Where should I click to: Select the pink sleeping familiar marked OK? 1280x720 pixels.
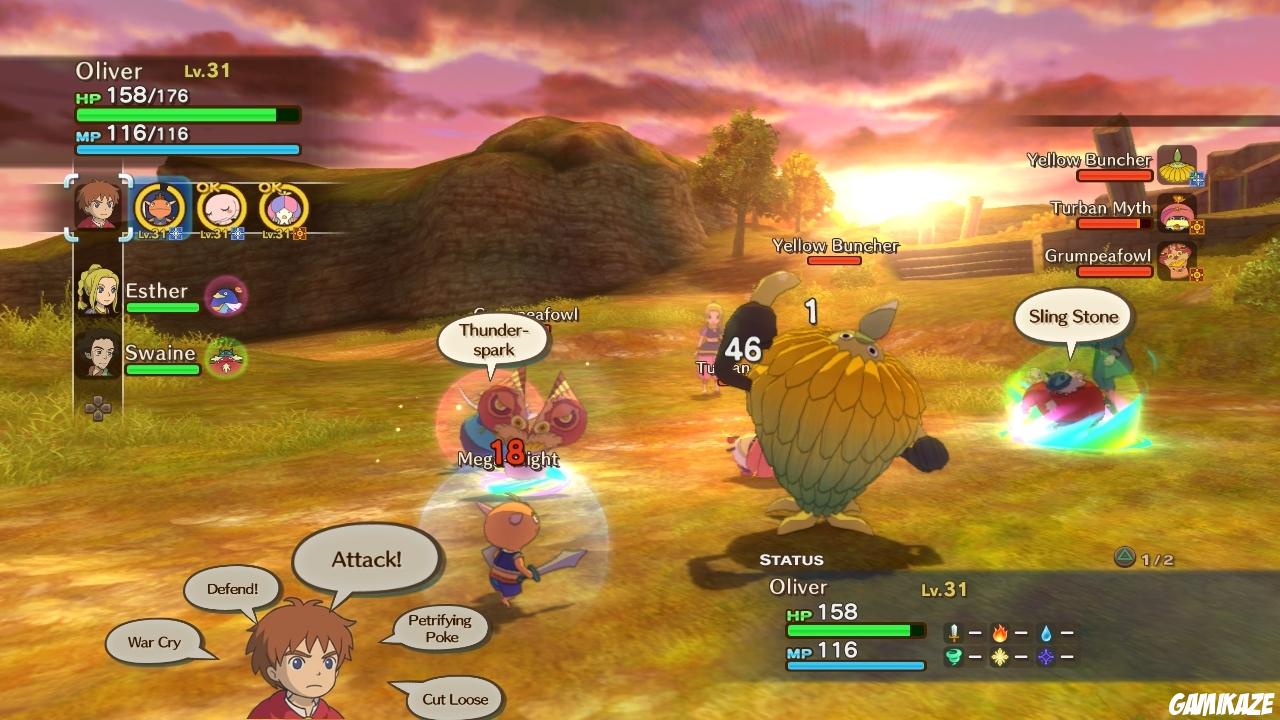tap(222, 206)
